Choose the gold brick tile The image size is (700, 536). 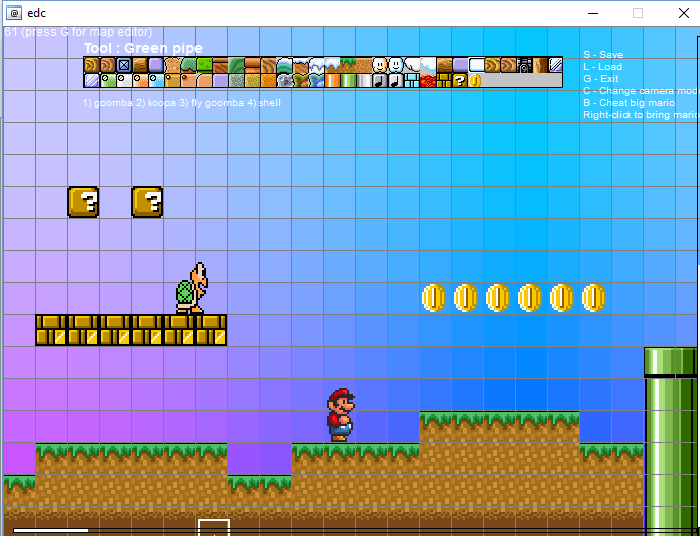(444, 80)
